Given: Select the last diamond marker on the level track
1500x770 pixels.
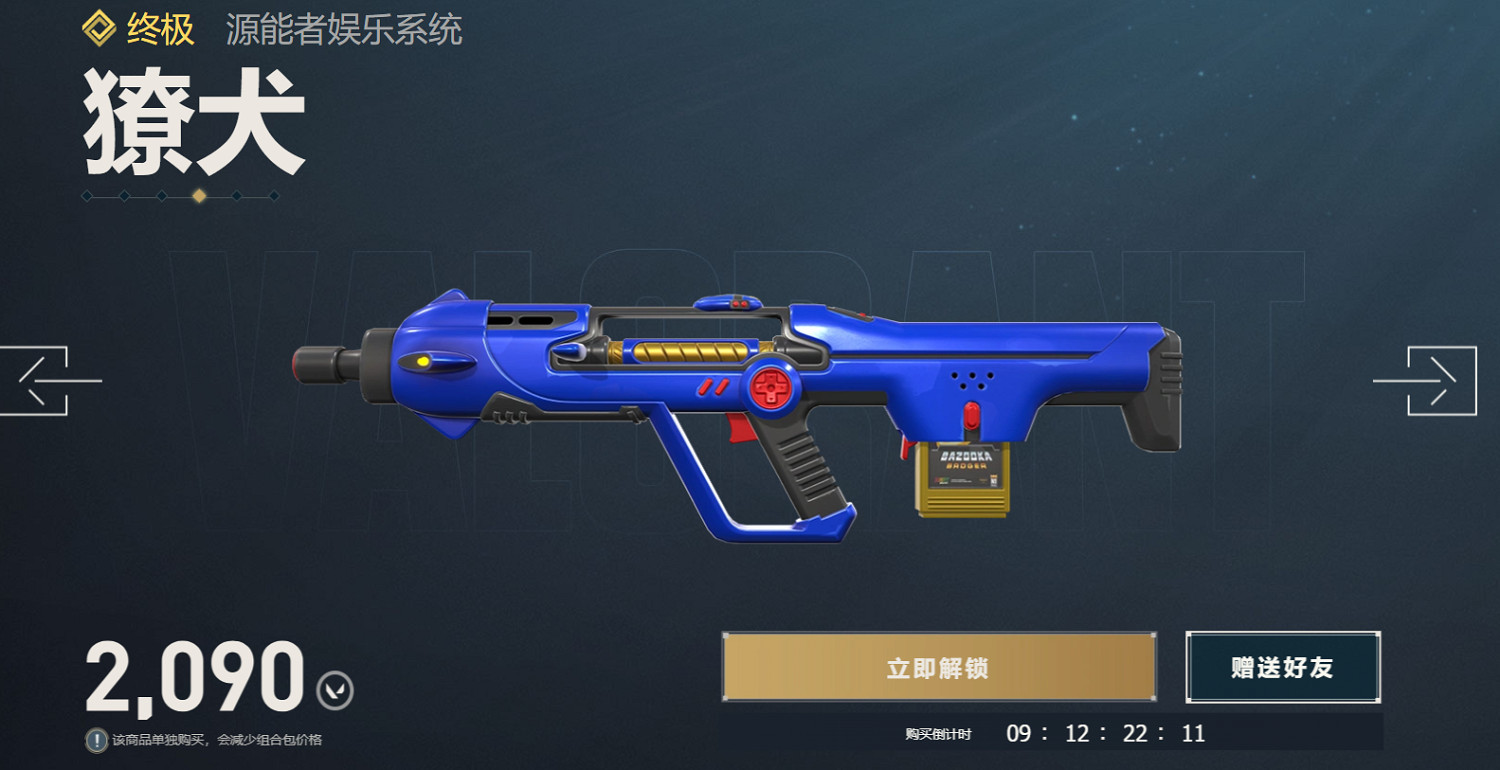Looking at the screenshot, I should pos(275,196).
